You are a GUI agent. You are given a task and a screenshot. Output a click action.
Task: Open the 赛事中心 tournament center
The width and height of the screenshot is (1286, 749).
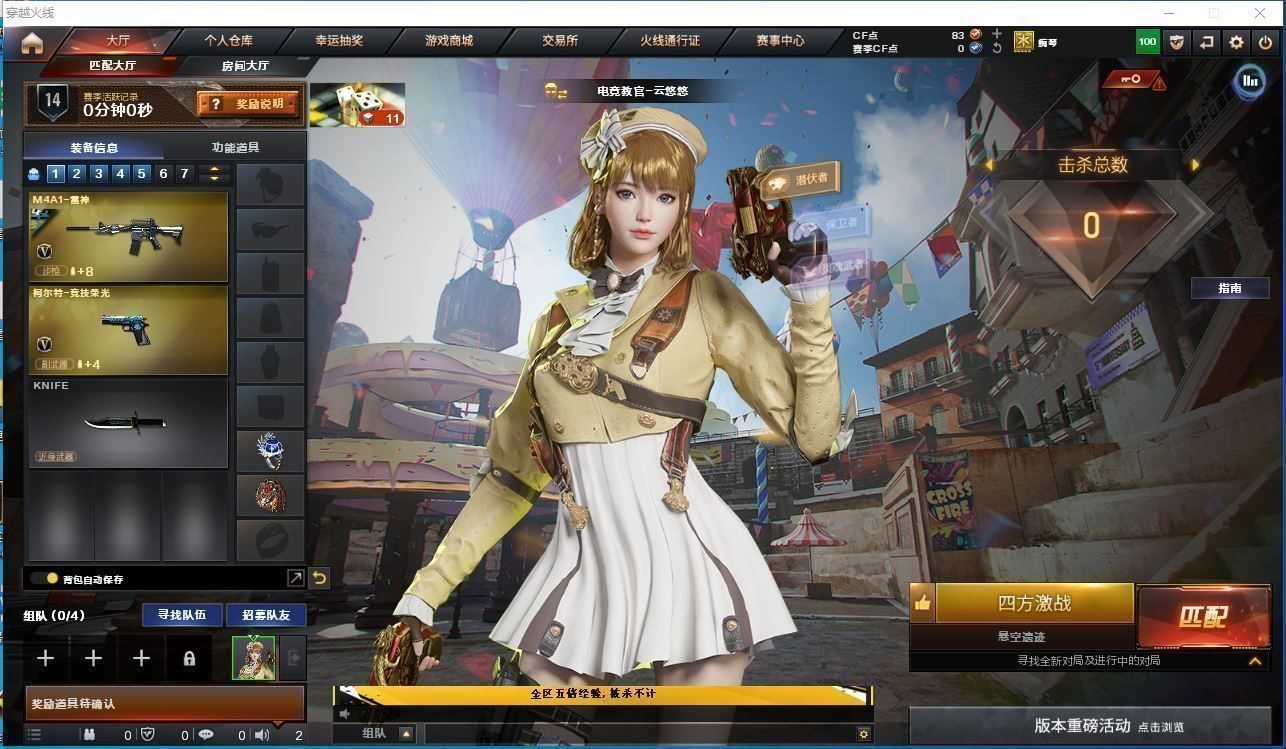pos(780,41)
